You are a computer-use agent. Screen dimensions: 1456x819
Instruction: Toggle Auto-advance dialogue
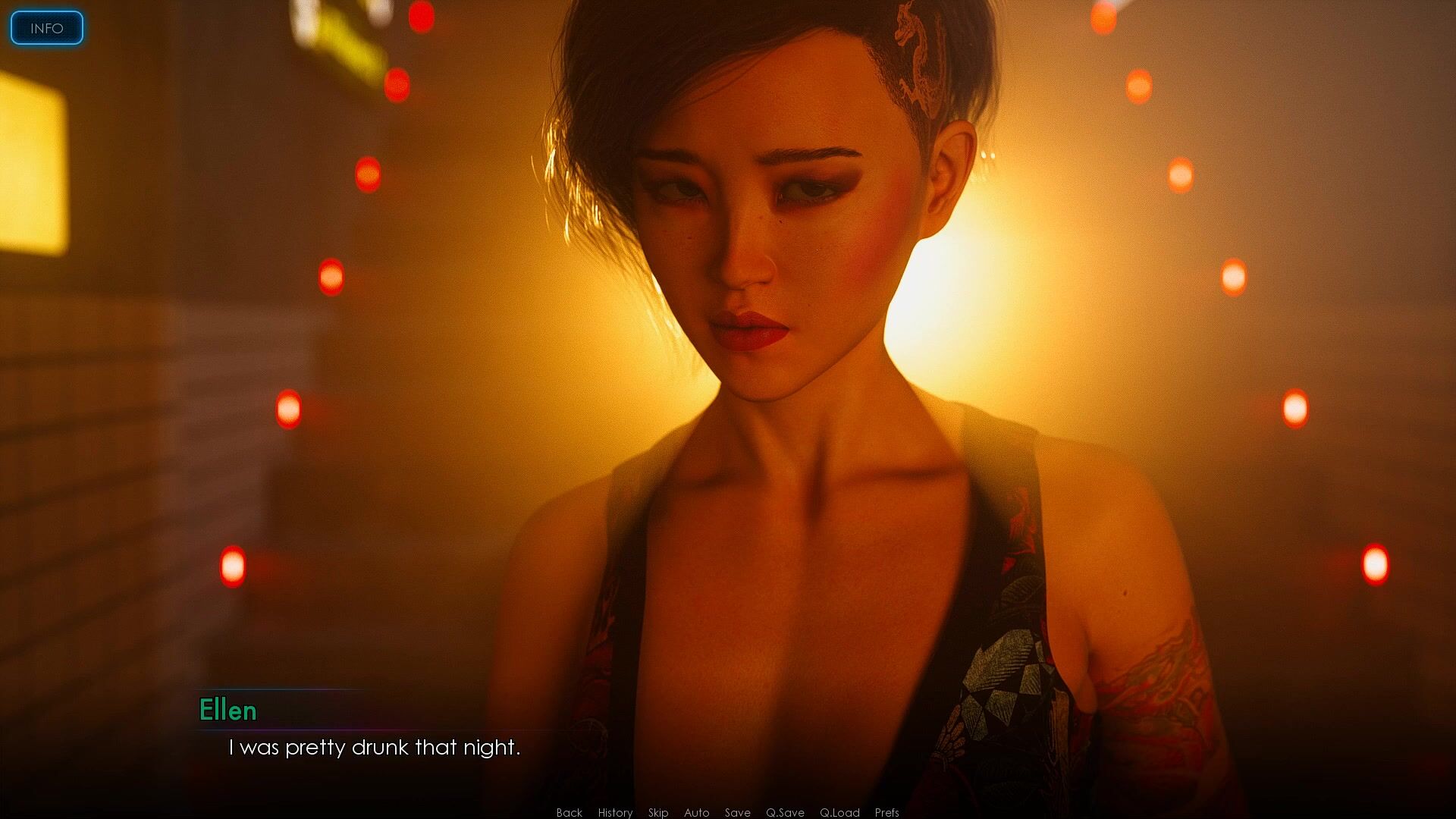[696, 812]
